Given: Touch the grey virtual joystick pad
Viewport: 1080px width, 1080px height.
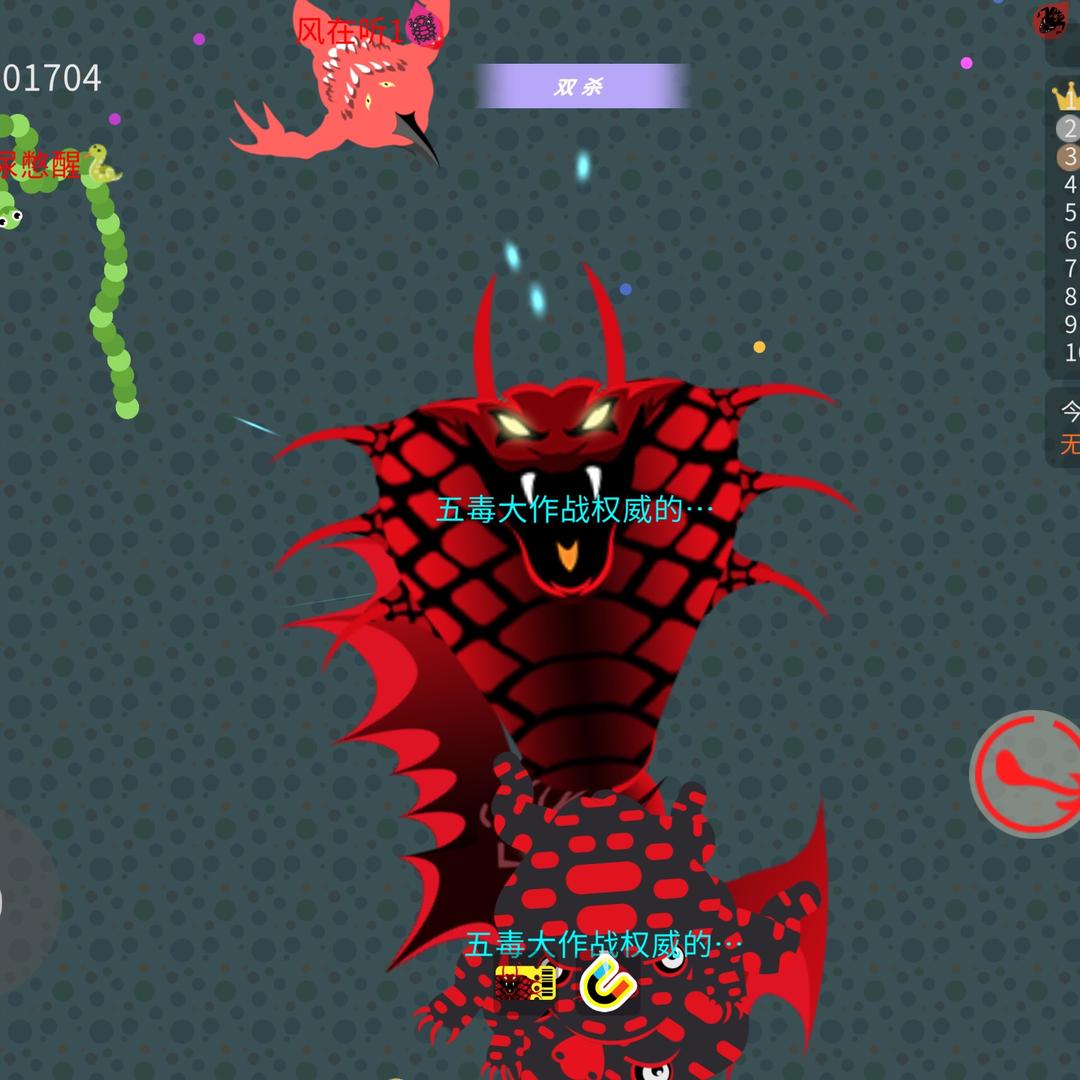Looking at the screenshot, I should click(22, 902).
